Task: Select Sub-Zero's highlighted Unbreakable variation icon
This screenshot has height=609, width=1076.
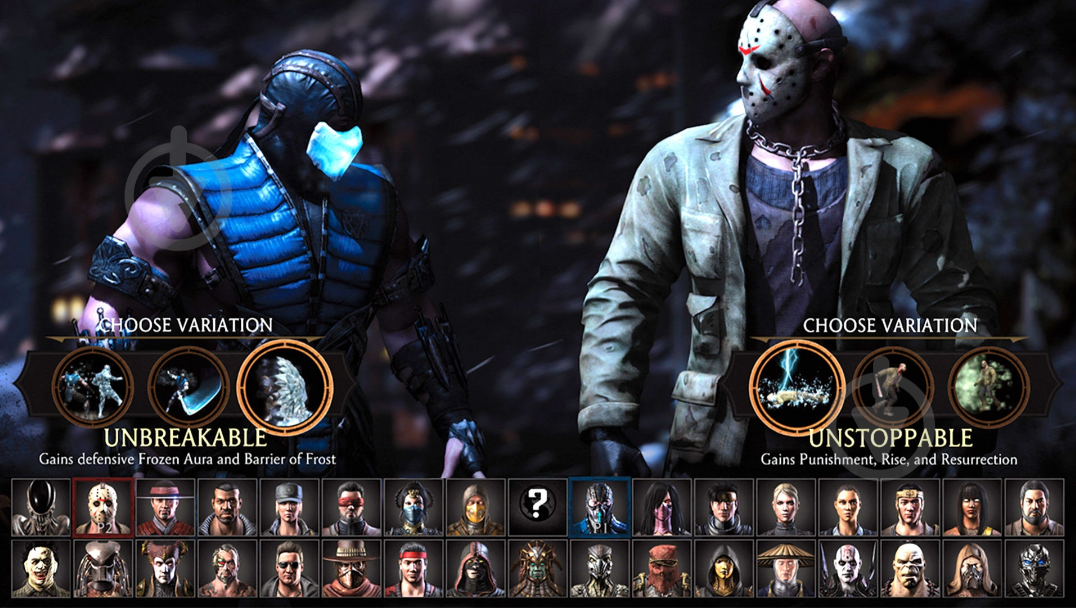Action: [x=285, y=384]
